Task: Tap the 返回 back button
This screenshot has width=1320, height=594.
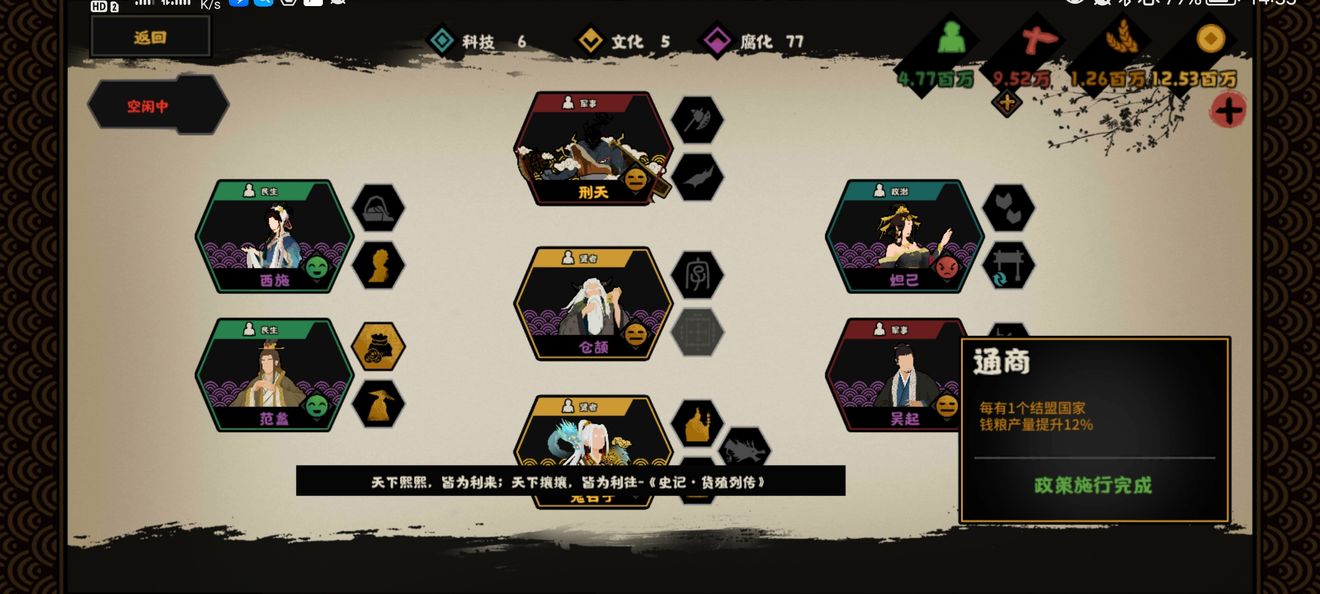Action: tap(150, 37)
